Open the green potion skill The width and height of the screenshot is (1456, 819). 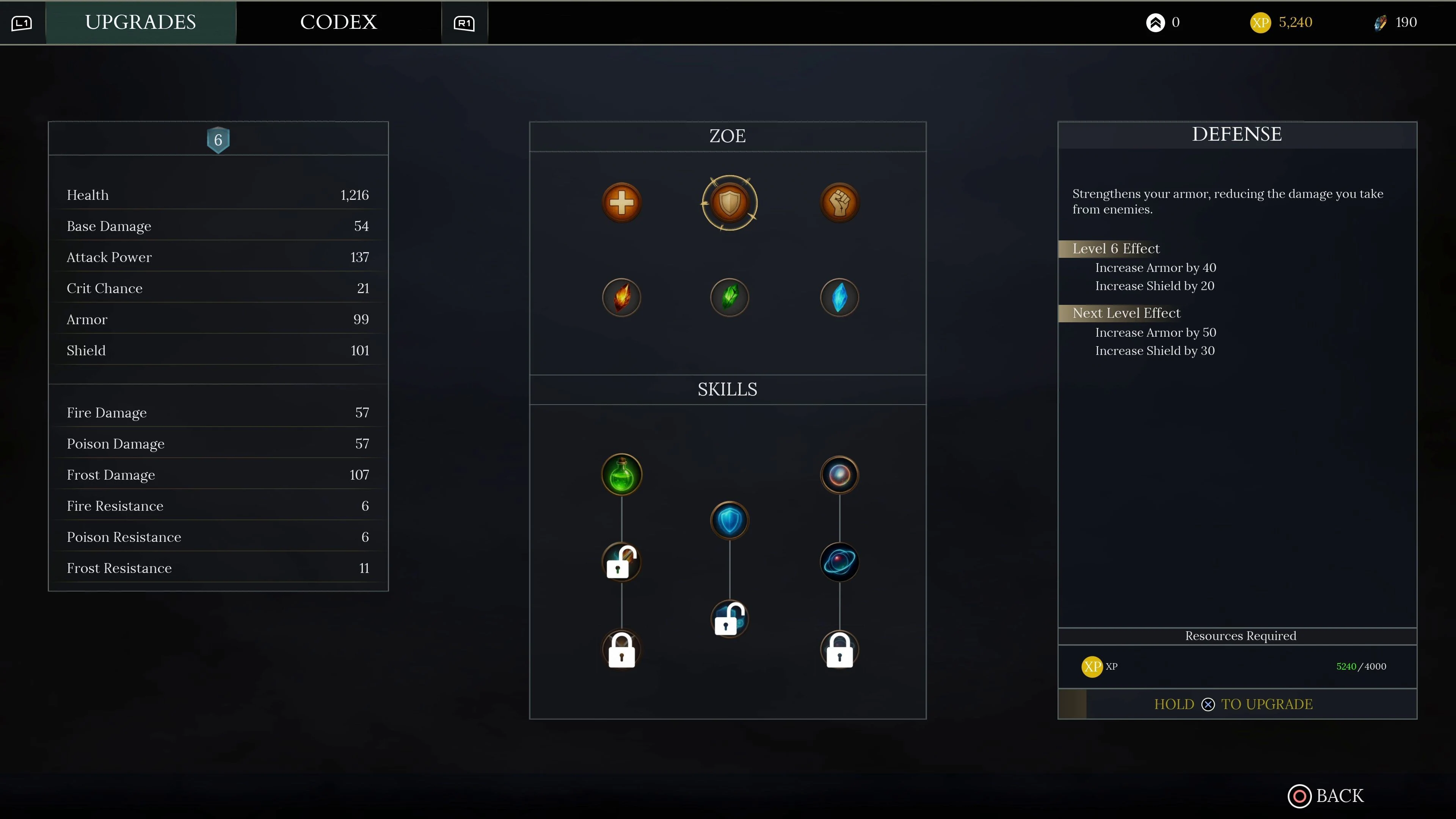coord(622,474)
